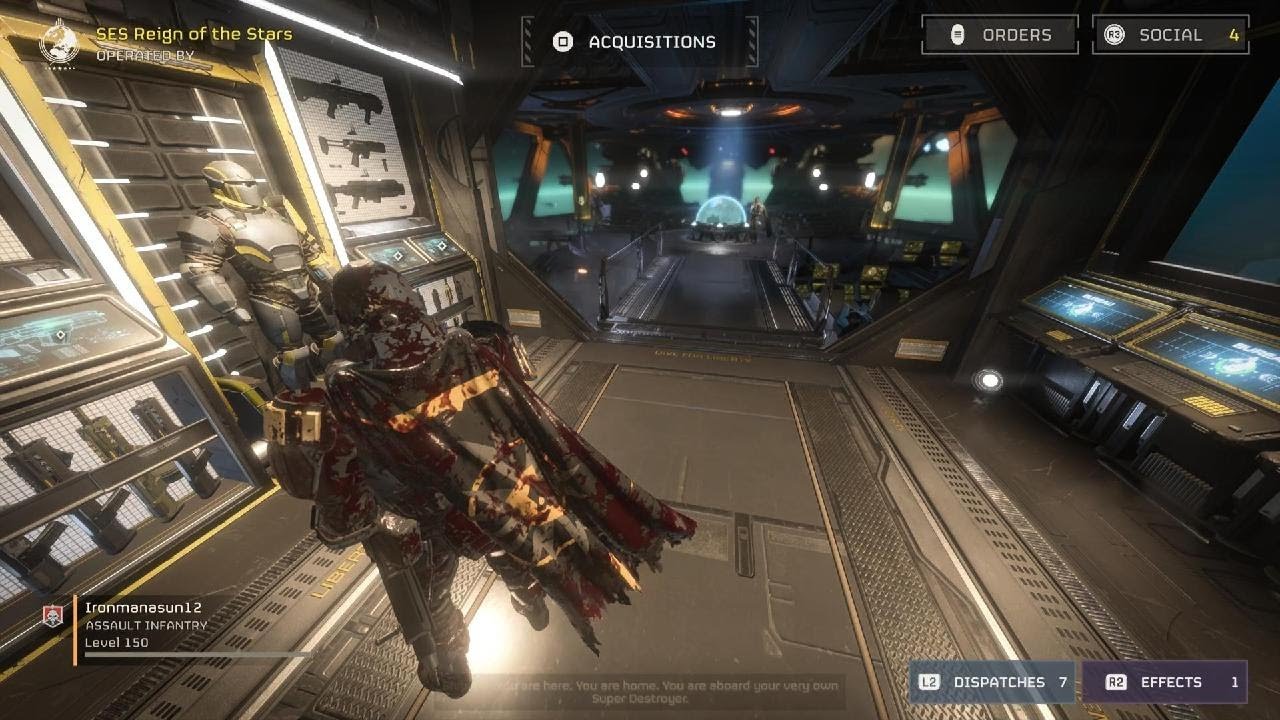Image resolution: width=1280 pixels, height=720 pixels.
Task: Open the Effects panel
Action: (1165, 682)
